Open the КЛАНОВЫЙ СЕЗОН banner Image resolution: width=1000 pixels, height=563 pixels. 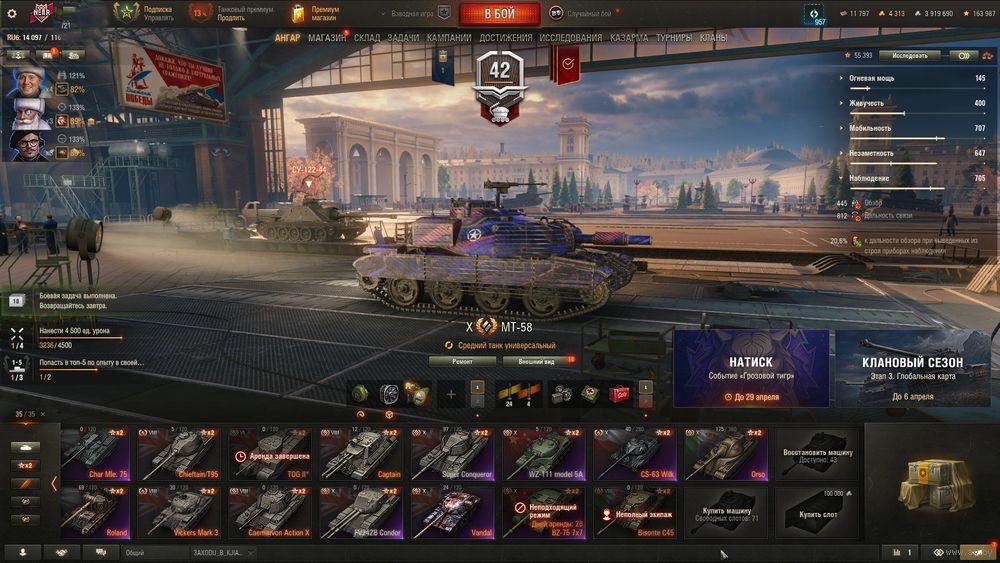pyautogui.click(x=912, y=368)
